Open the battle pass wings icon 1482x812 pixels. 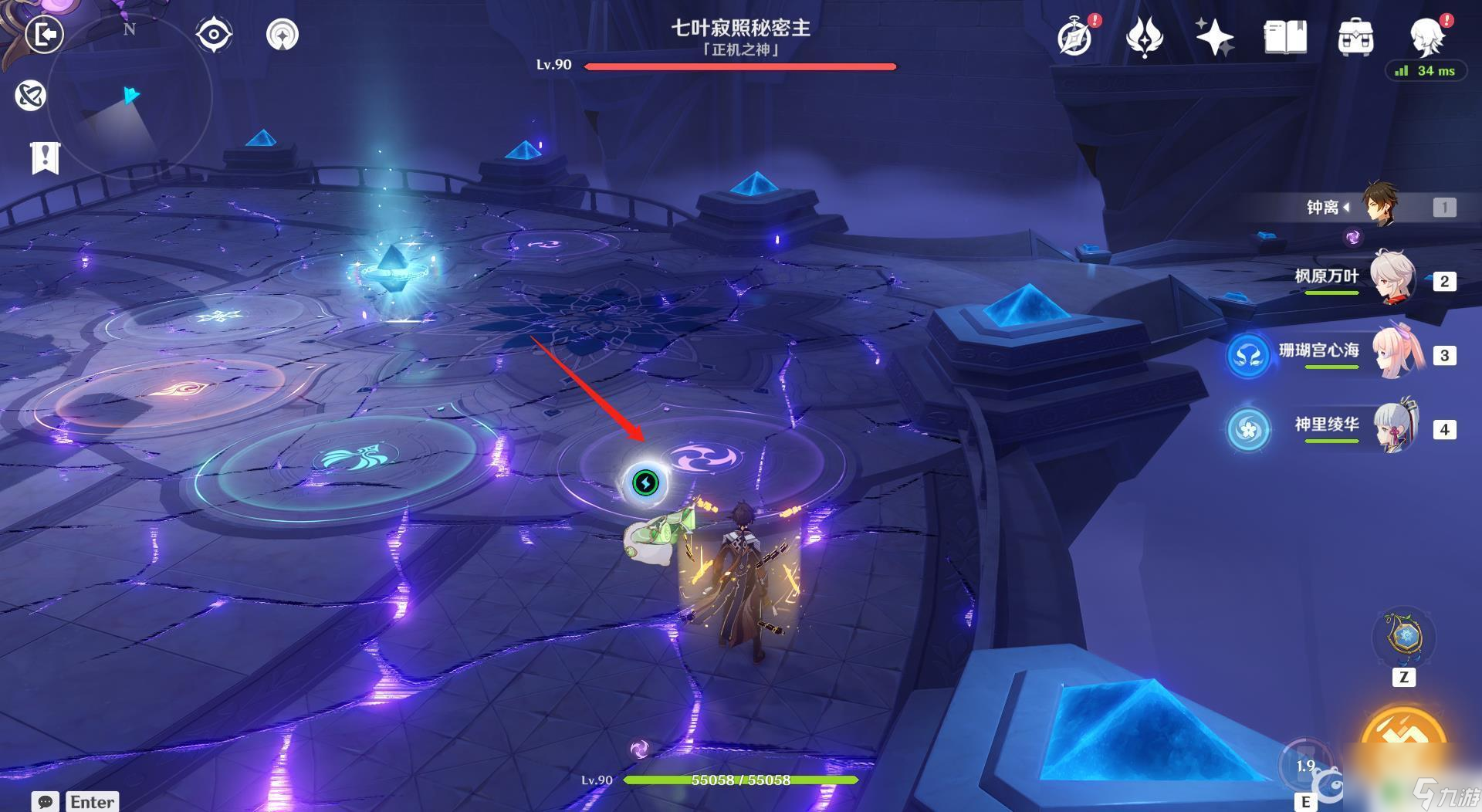coord(1144,37)
